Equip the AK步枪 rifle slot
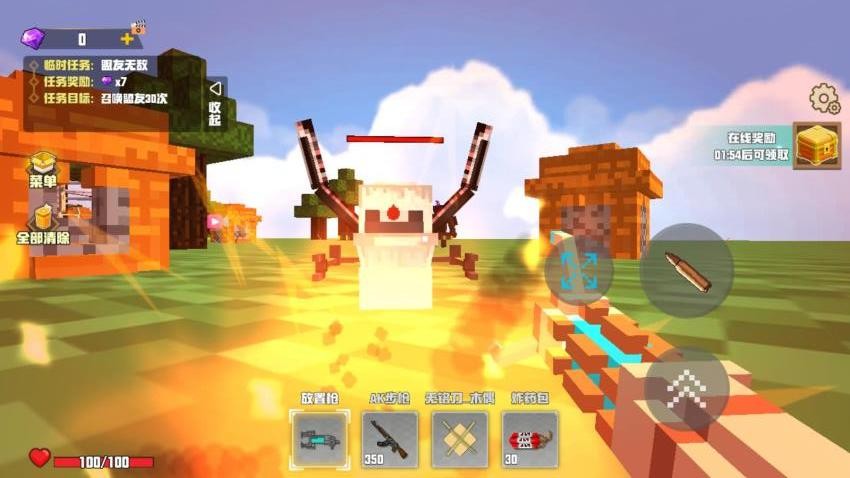 [x=390, y=439]
